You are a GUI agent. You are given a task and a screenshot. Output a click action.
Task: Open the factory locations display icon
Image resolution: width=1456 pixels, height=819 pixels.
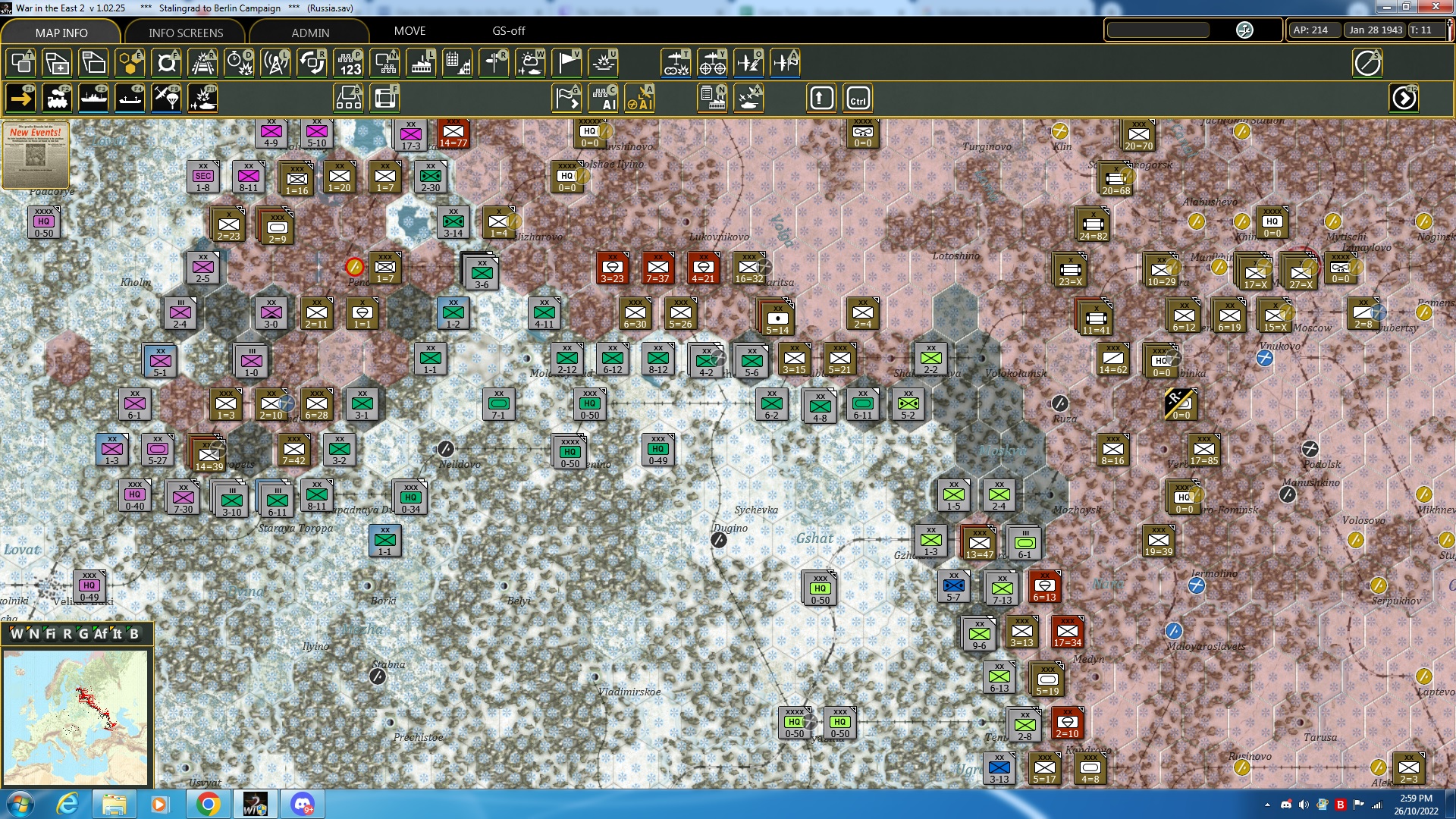click(x=421, y=63)
